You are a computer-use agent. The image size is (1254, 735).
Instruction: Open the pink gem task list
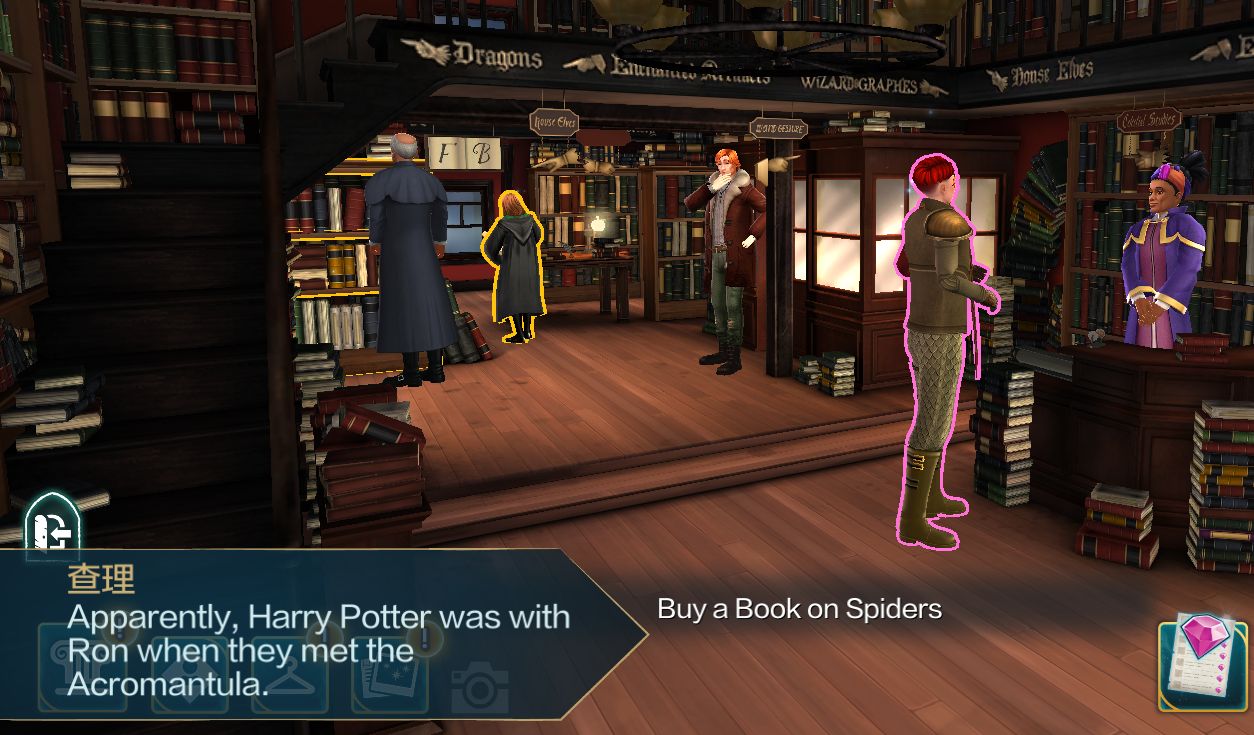click(1202, 665)
